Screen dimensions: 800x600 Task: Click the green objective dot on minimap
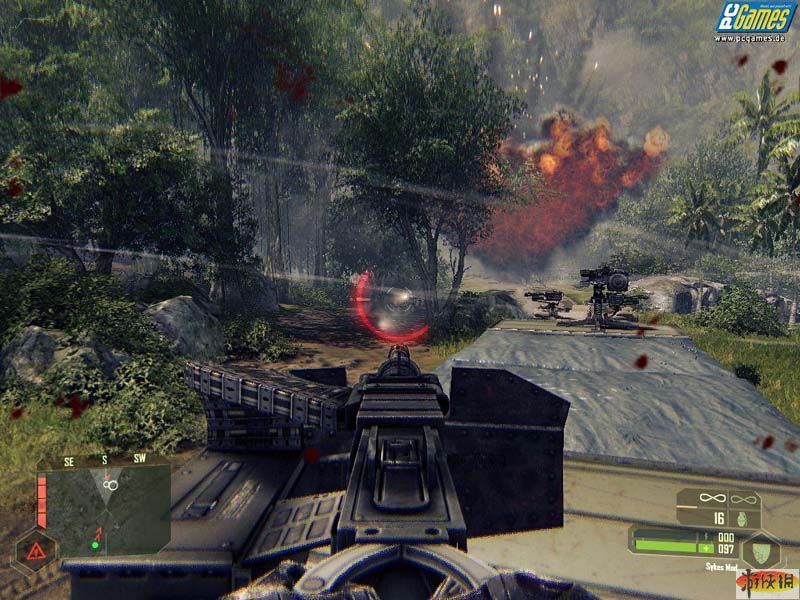95,545
